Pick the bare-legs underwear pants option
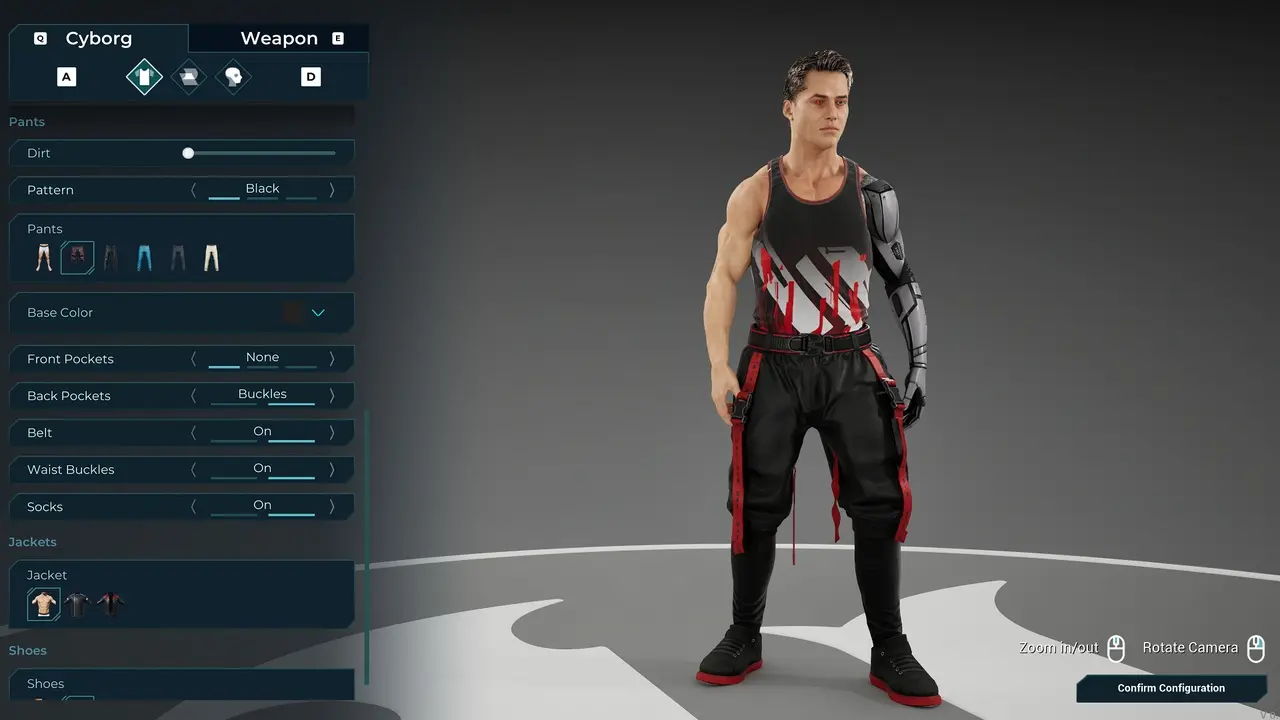 (44, 258)
